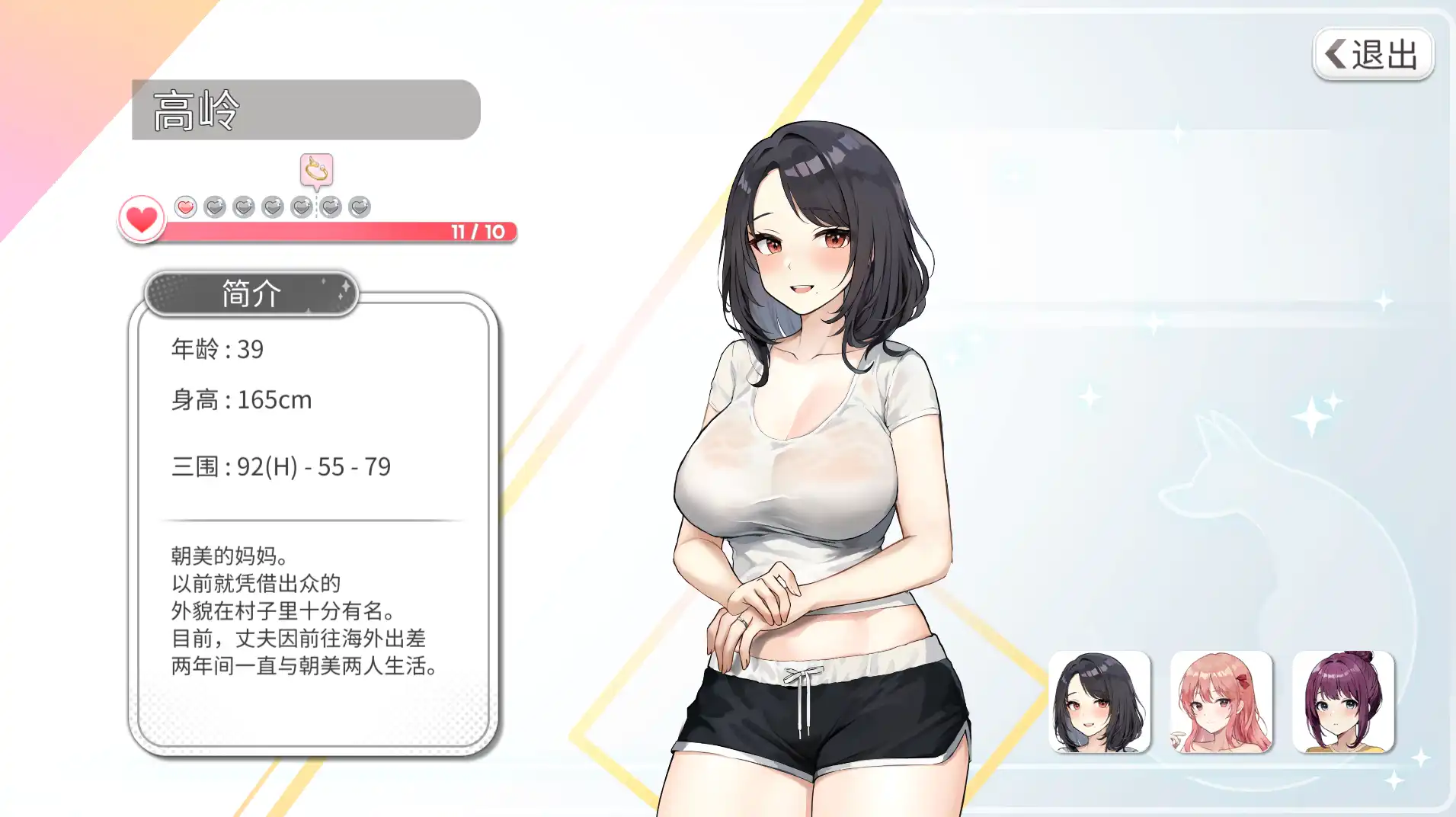Viewport: 1456px width, 817px height.
Task: Click the 高岭 name banner
Action: [x=305, y=110]
